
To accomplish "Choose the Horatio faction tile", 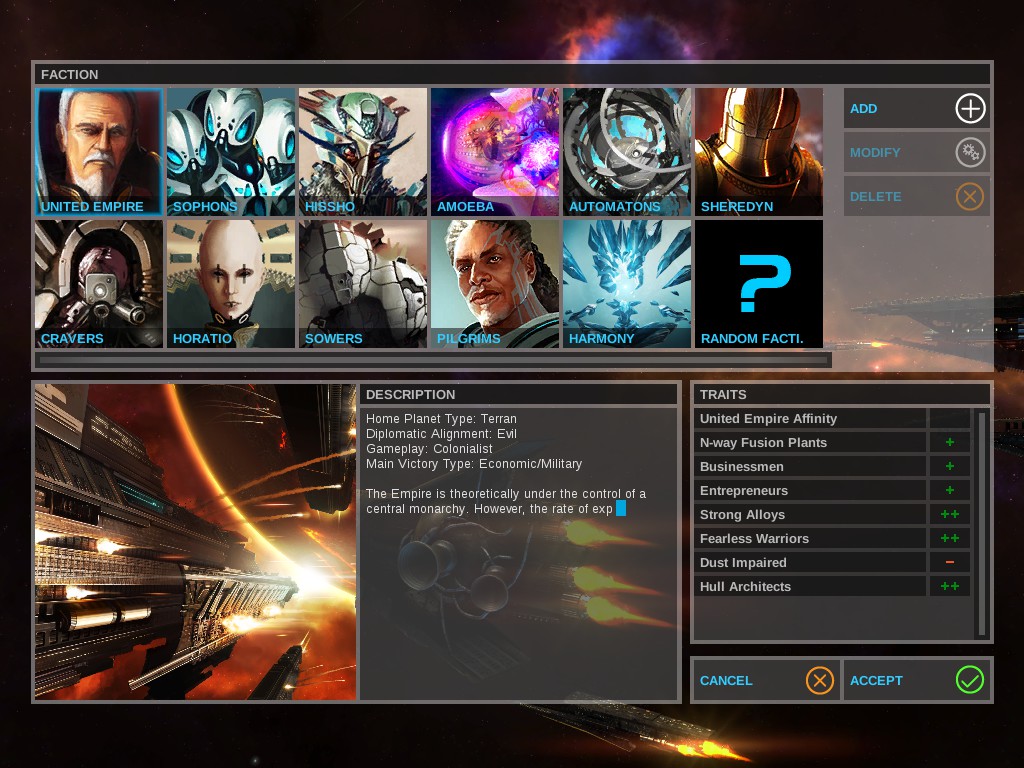I will [x=231, y=284].
